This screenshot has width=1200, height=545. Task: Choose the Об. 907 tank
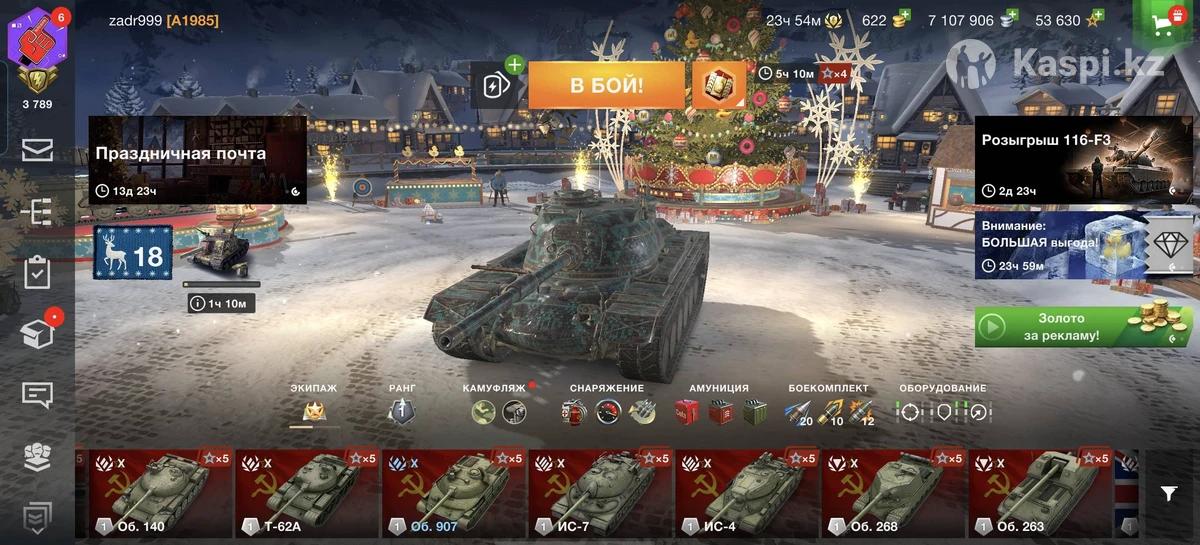pyautogui.click(x=455, y=493)
